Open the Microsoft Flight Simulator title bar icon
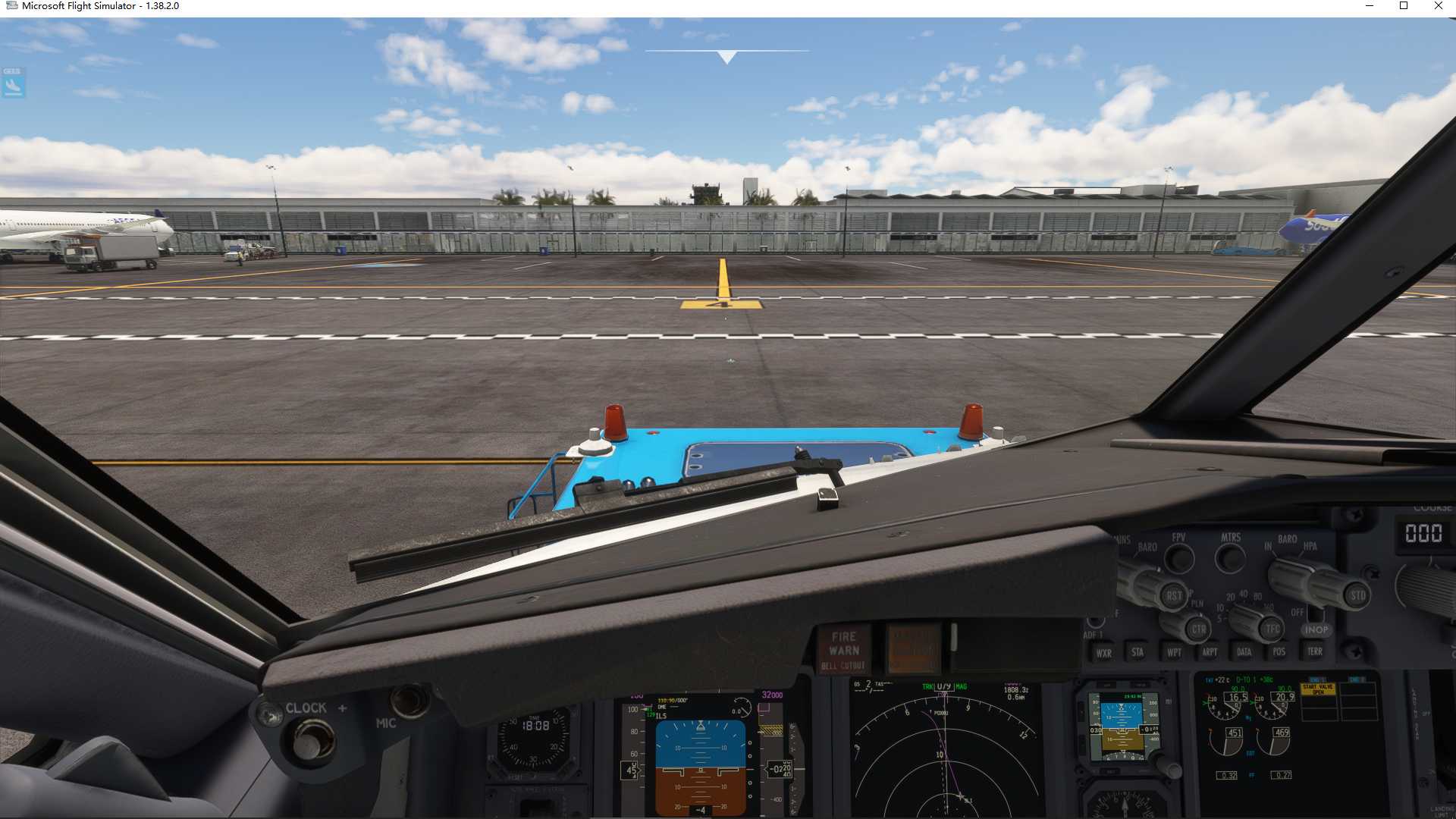 click(x=11, y=6)
